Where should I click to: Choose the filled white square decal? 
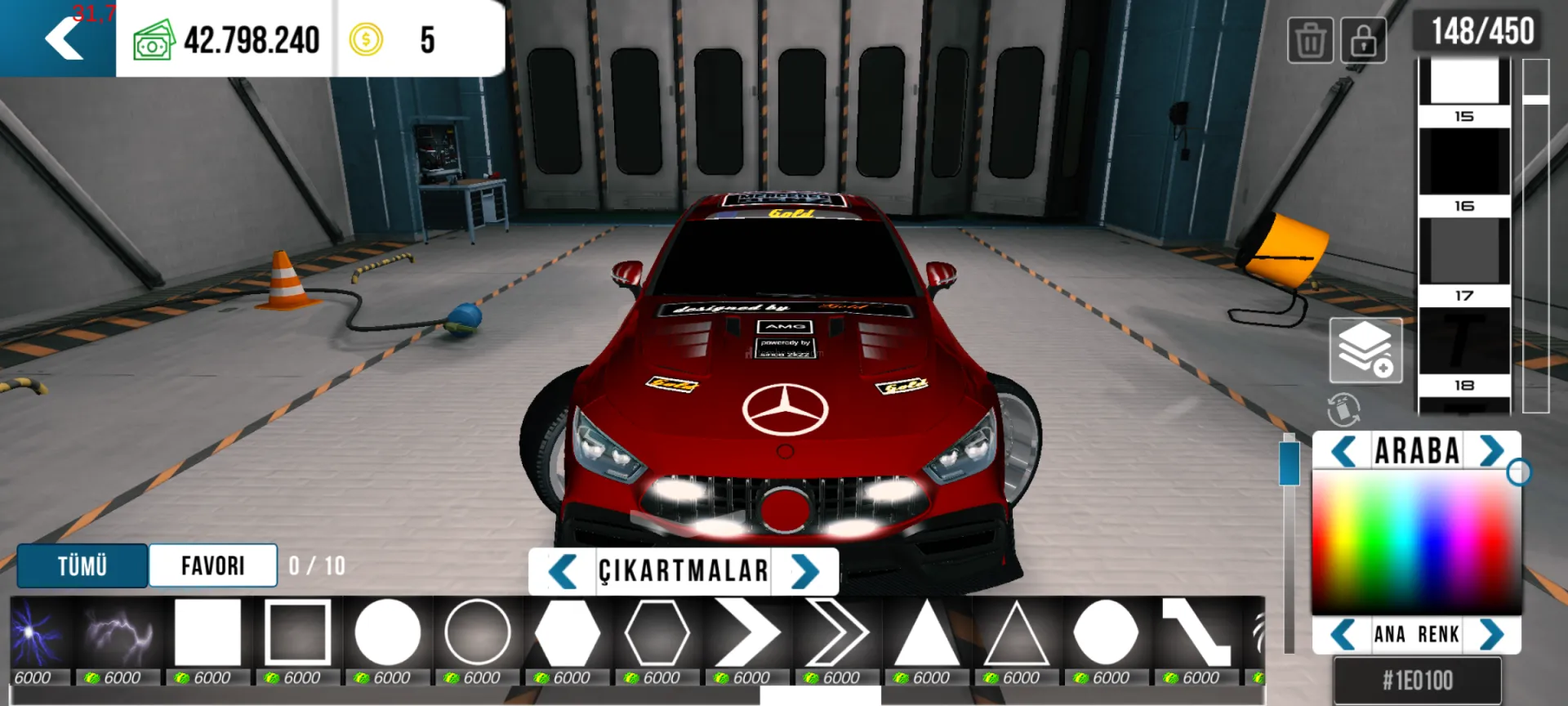click(x=207, y=632)
